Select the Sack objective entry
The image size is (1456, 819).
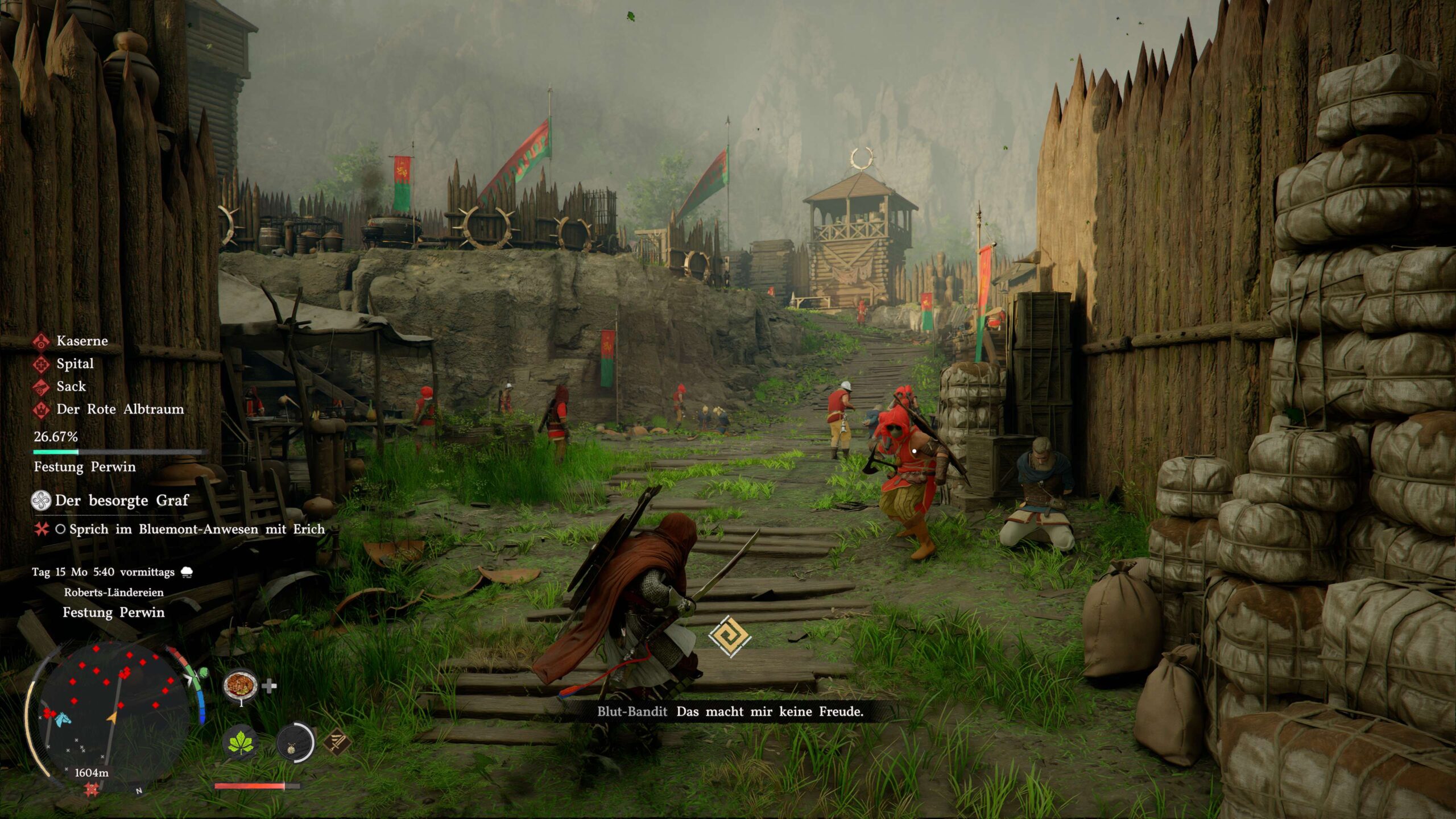71,386
